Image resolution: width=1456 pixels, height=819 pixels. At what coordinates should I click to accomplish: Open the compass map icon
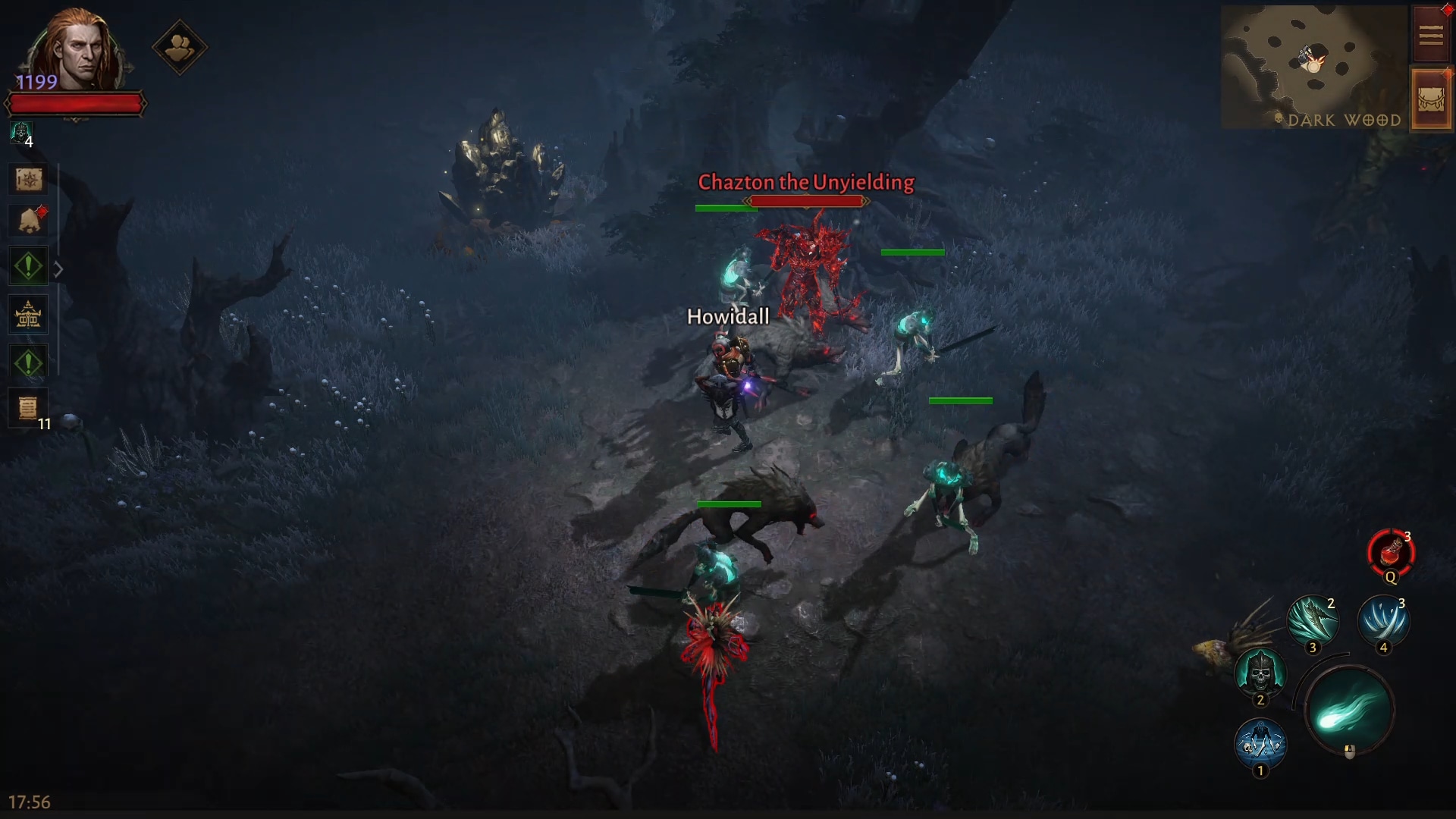29,180
